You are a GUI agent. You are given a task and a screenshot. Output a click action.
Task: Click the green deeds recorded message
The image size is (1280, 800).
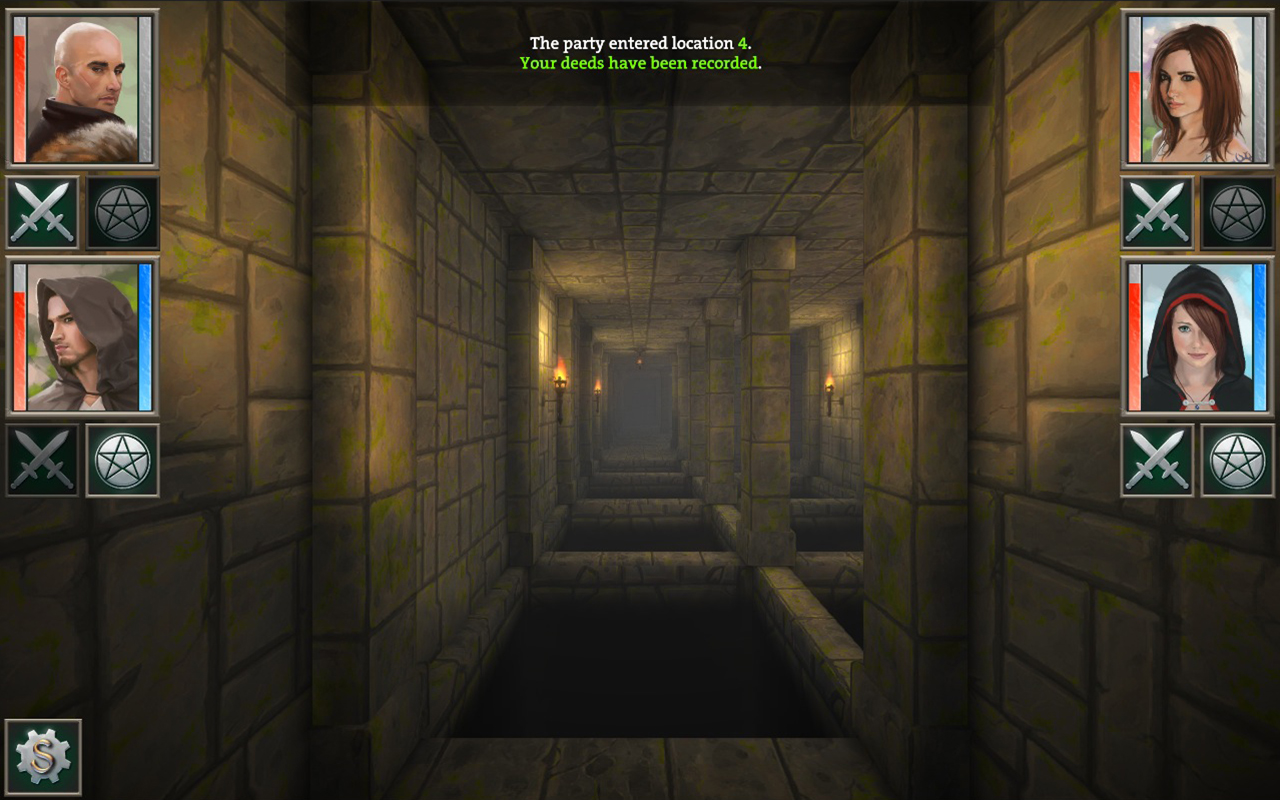coord(639,64)
